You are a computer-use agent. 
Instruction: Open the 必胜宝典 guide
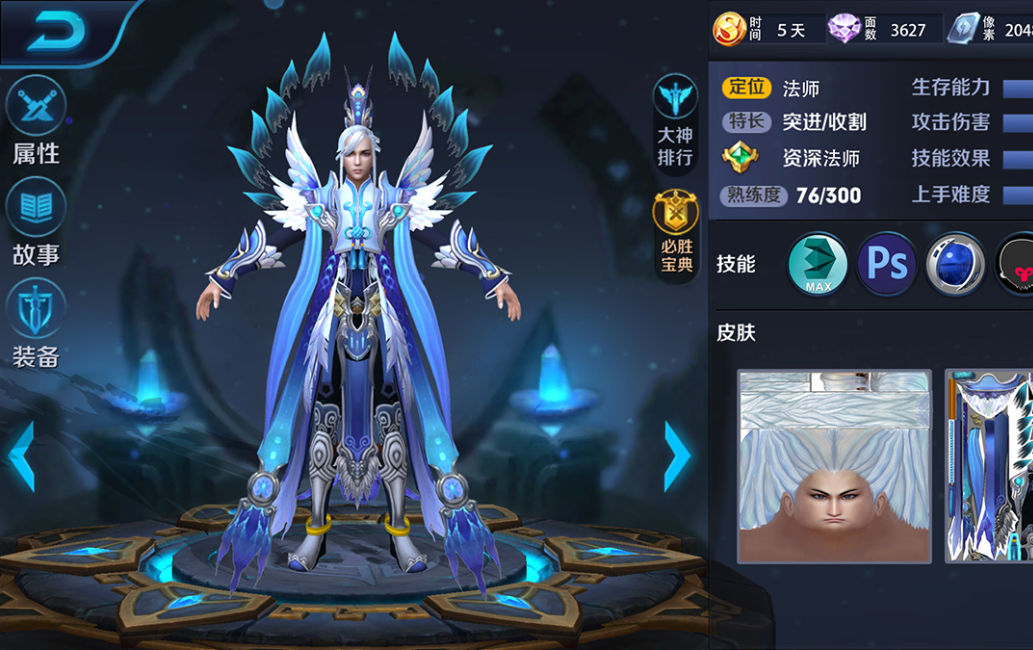point(676,232)
